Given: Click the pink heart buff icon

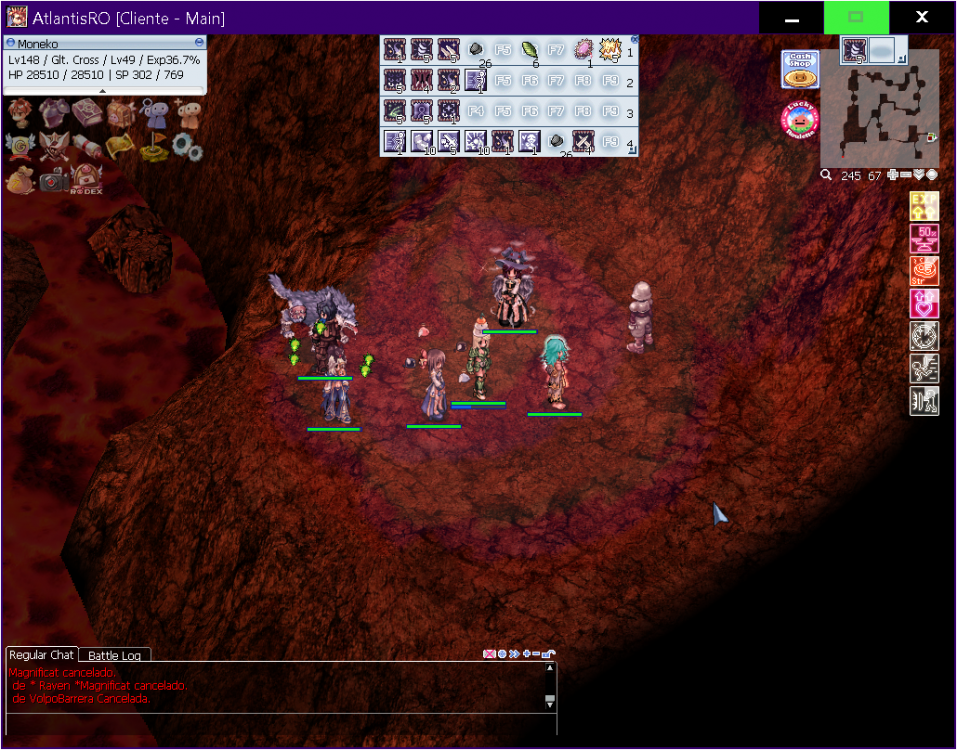Looking at the screenshot, I should coord(924,303).
